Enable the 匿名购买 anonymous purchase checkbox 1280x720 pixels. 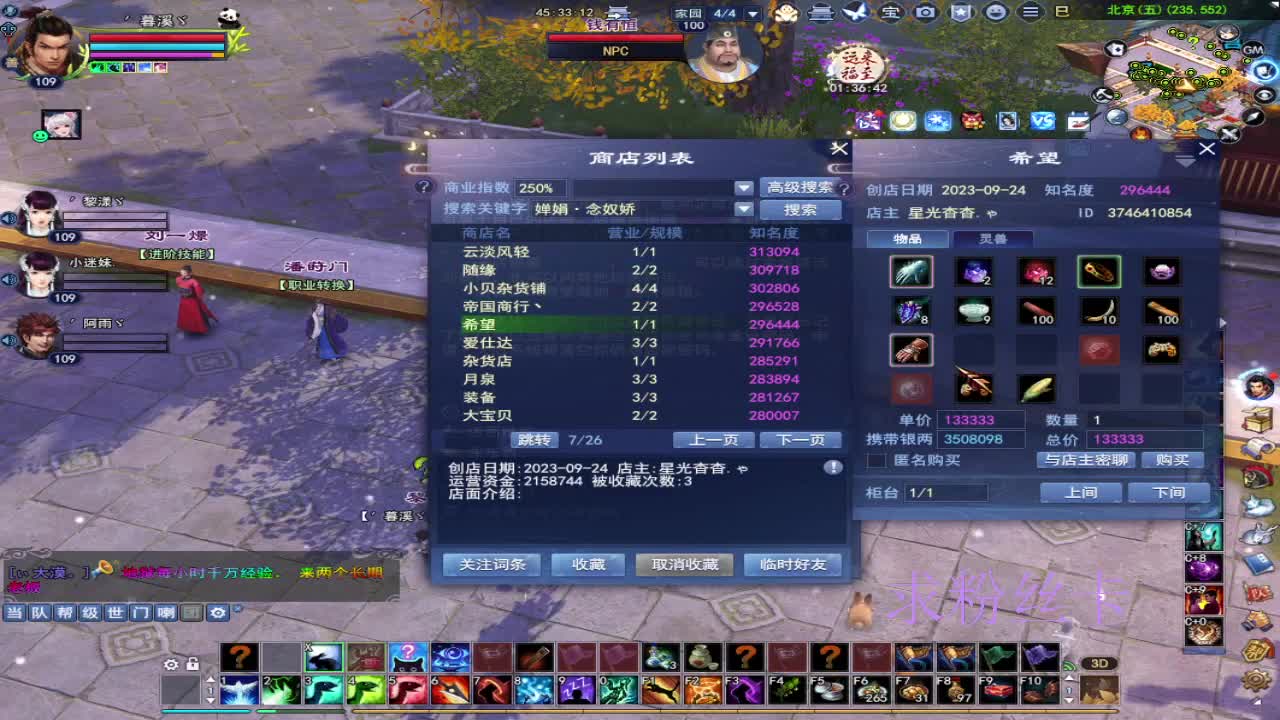878,460
